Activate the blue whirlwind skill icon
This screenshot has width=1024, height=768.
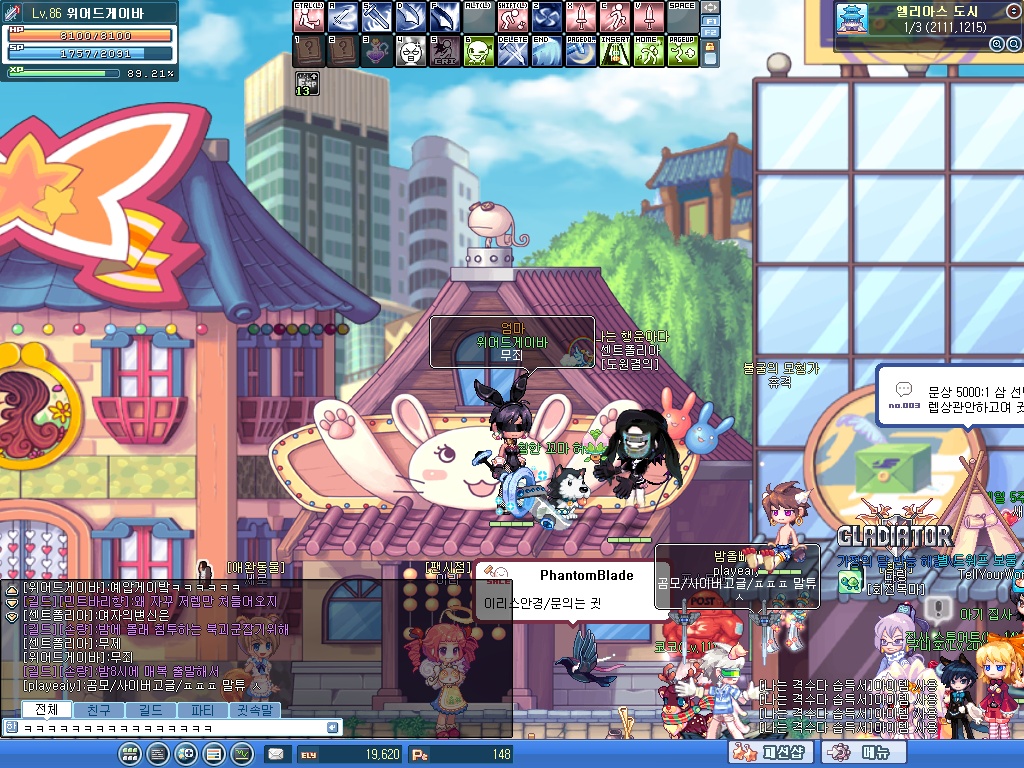[545, 17]
